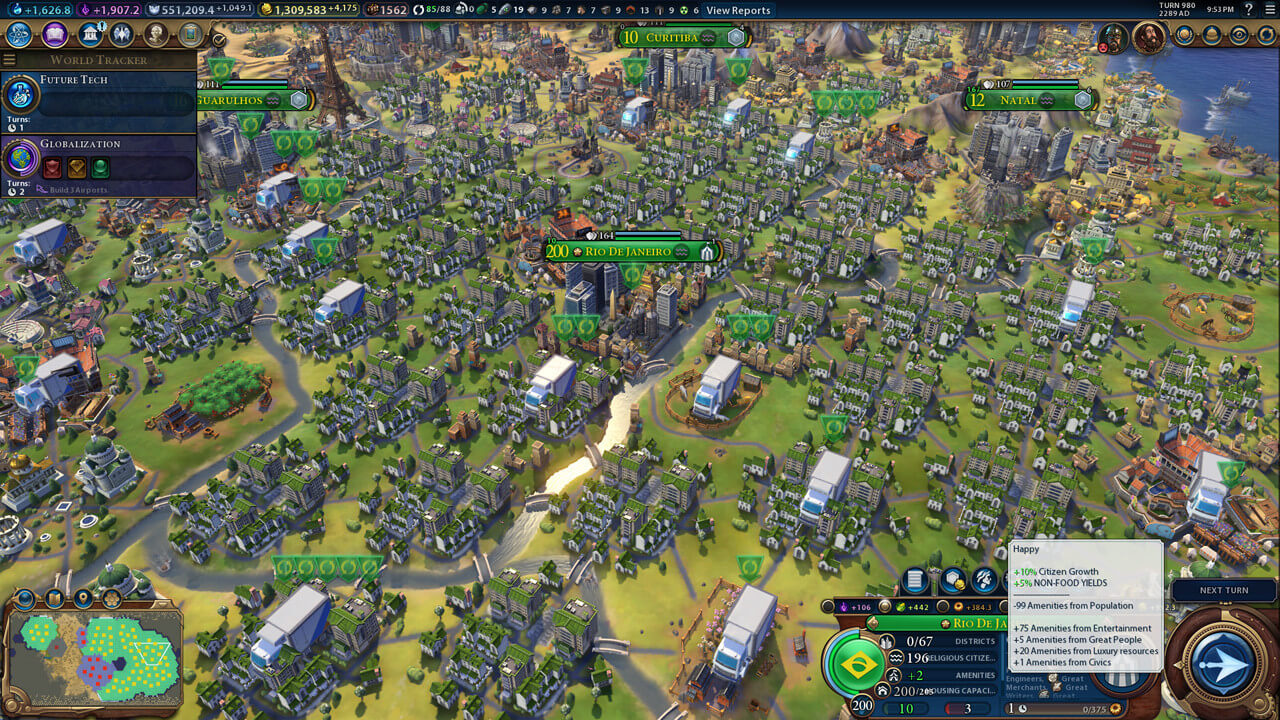Open the World Tracker options menu
The image size is (1280, 720).
click(10, 60)
